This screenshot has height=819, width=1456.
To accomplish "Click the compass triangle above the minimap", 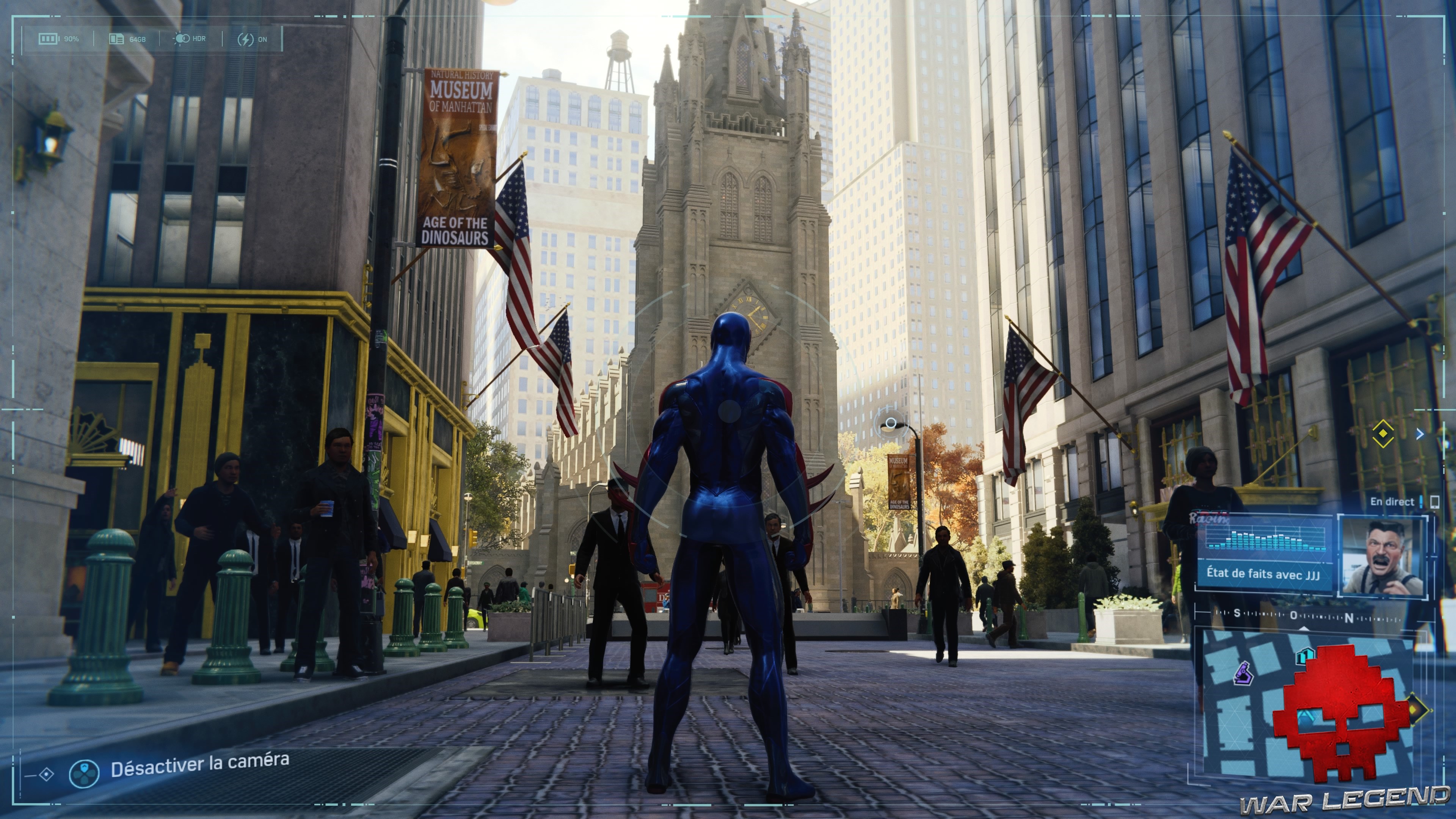I will click(1304, 629).
